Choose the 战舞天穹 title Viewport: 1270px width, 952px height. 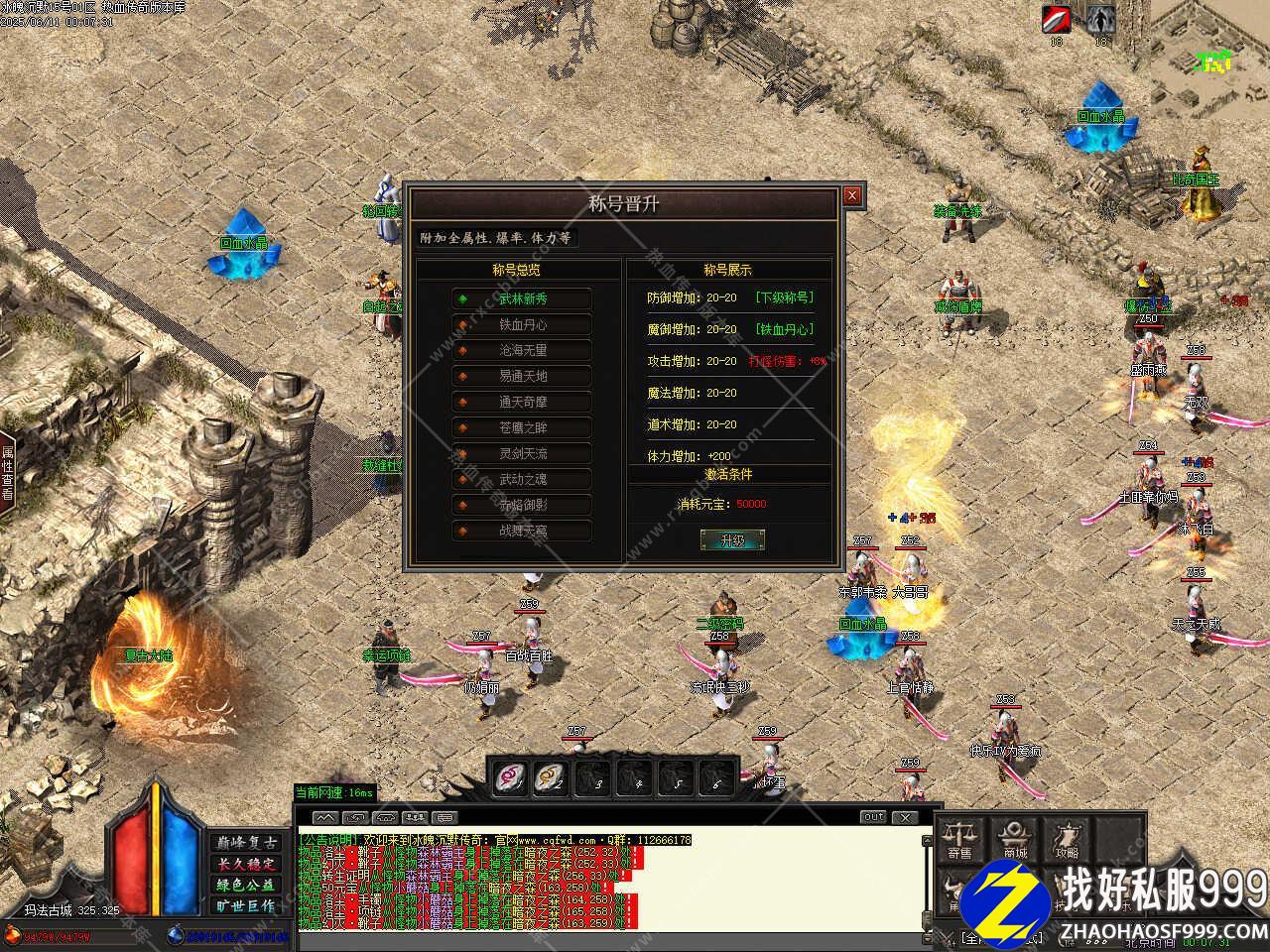[522, 531]
